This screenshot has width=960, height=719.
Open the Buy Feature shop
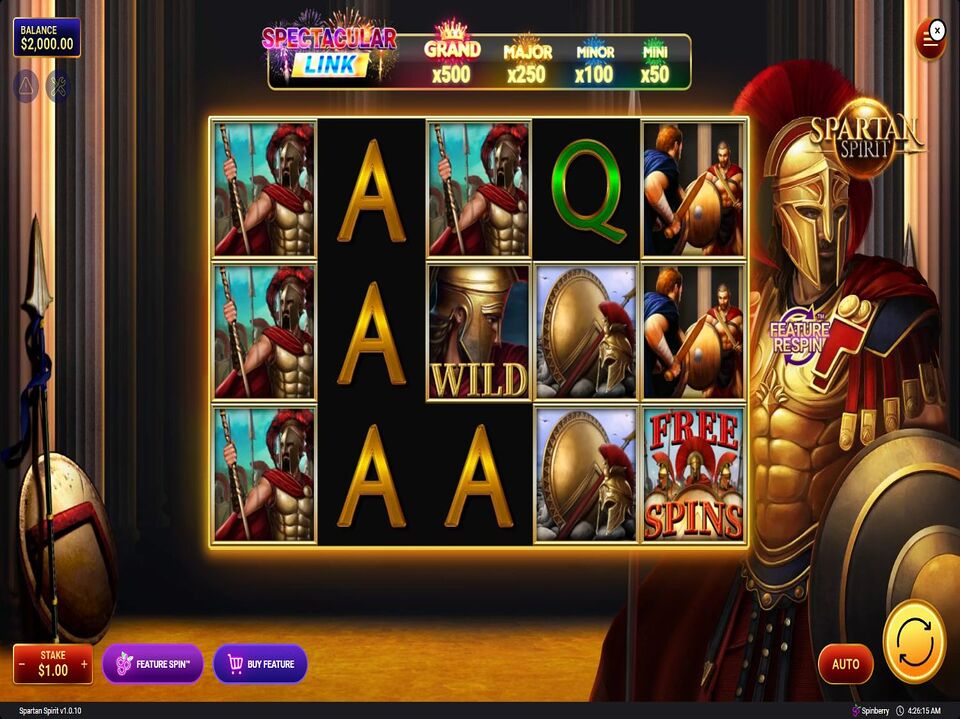(x=260, y=664)
